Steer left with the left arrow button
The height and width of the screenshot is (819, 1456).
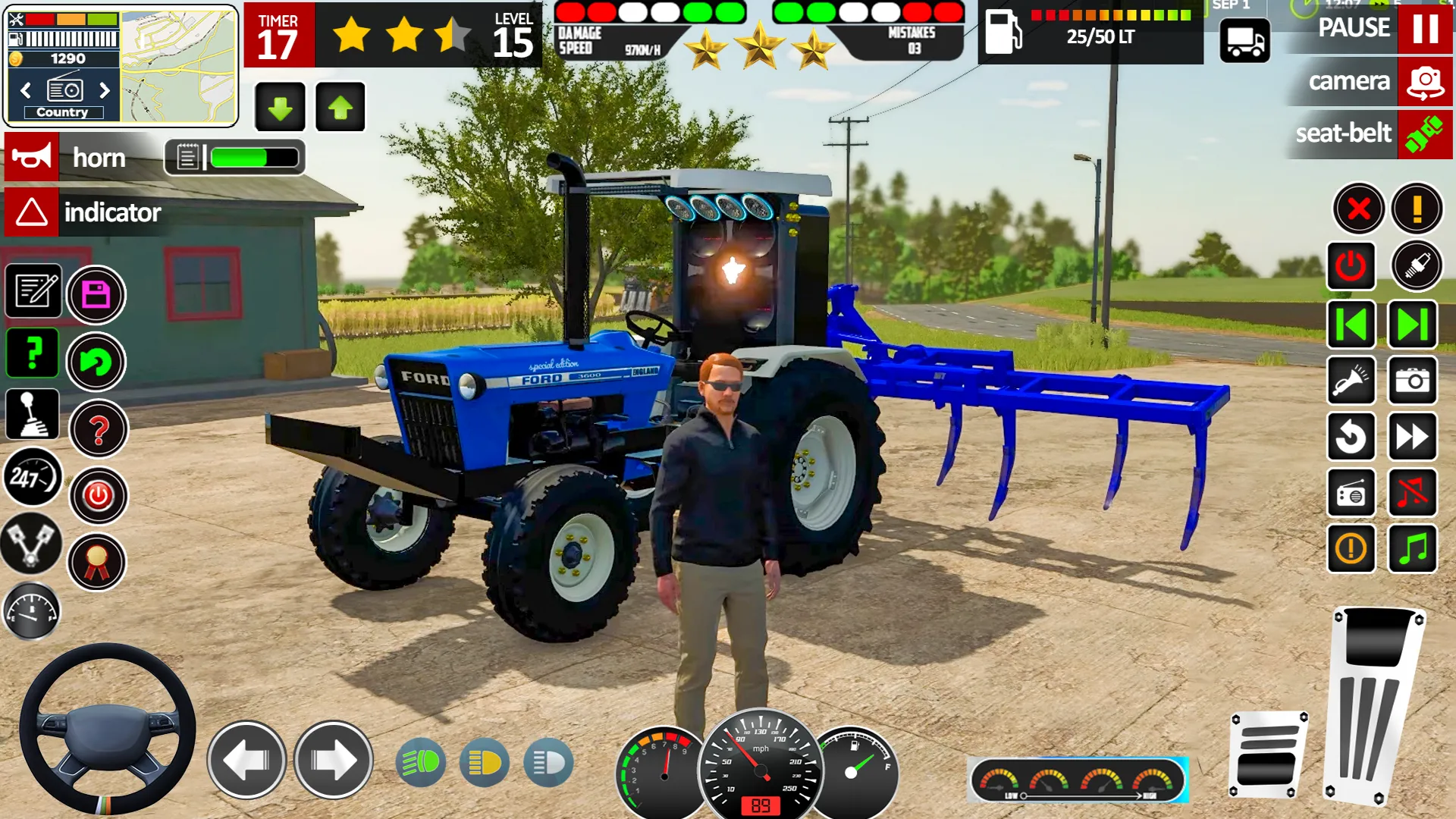(x=246, y=760)
